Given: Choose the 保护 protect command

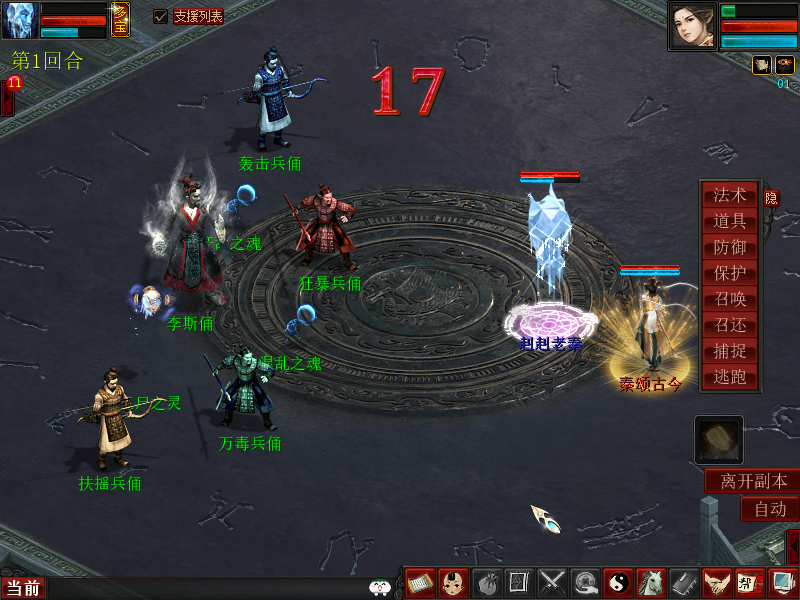Looking at the screenshot, I should click(730, 274).
